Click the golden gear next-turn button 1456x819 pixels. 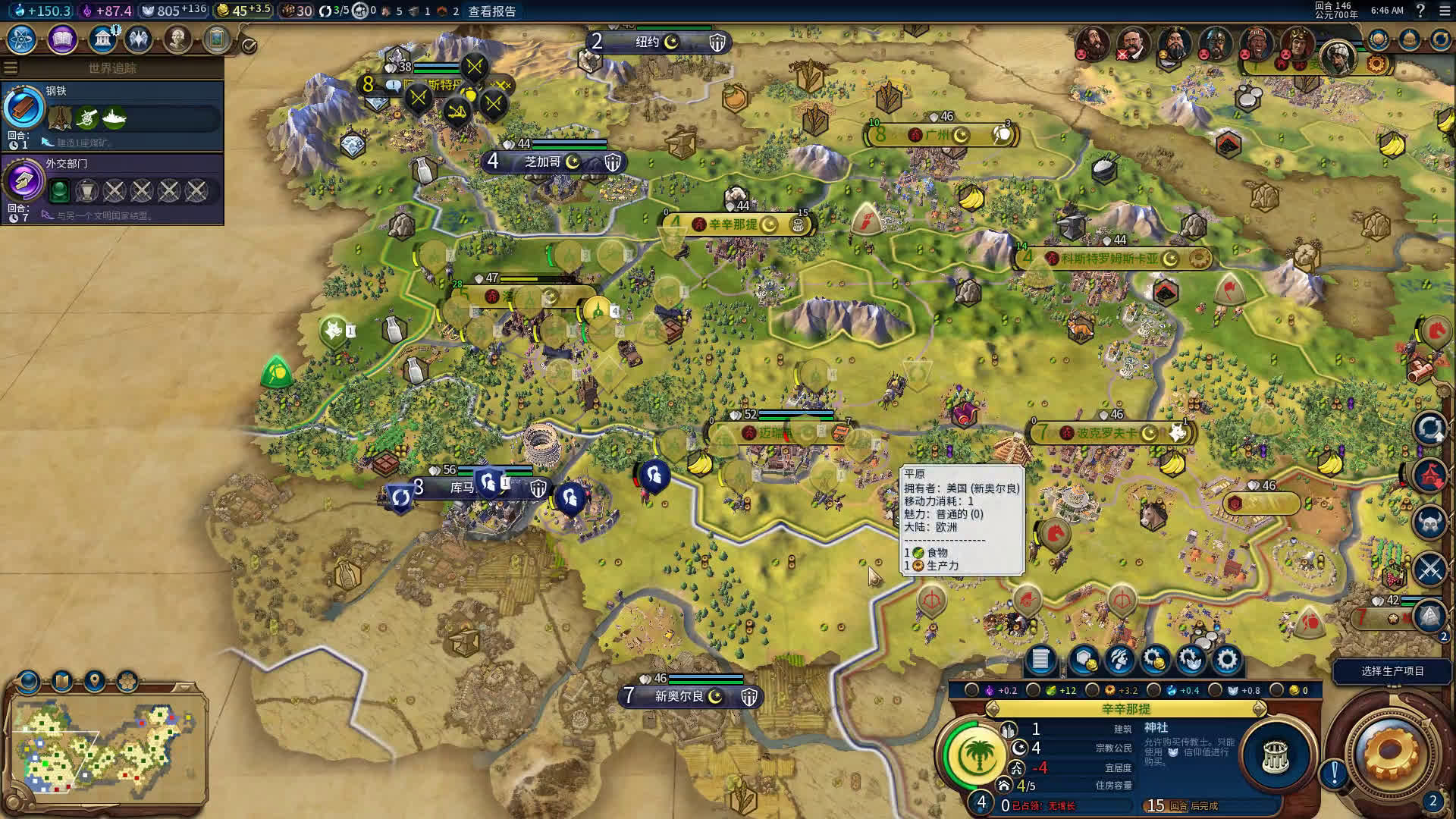1391,753
